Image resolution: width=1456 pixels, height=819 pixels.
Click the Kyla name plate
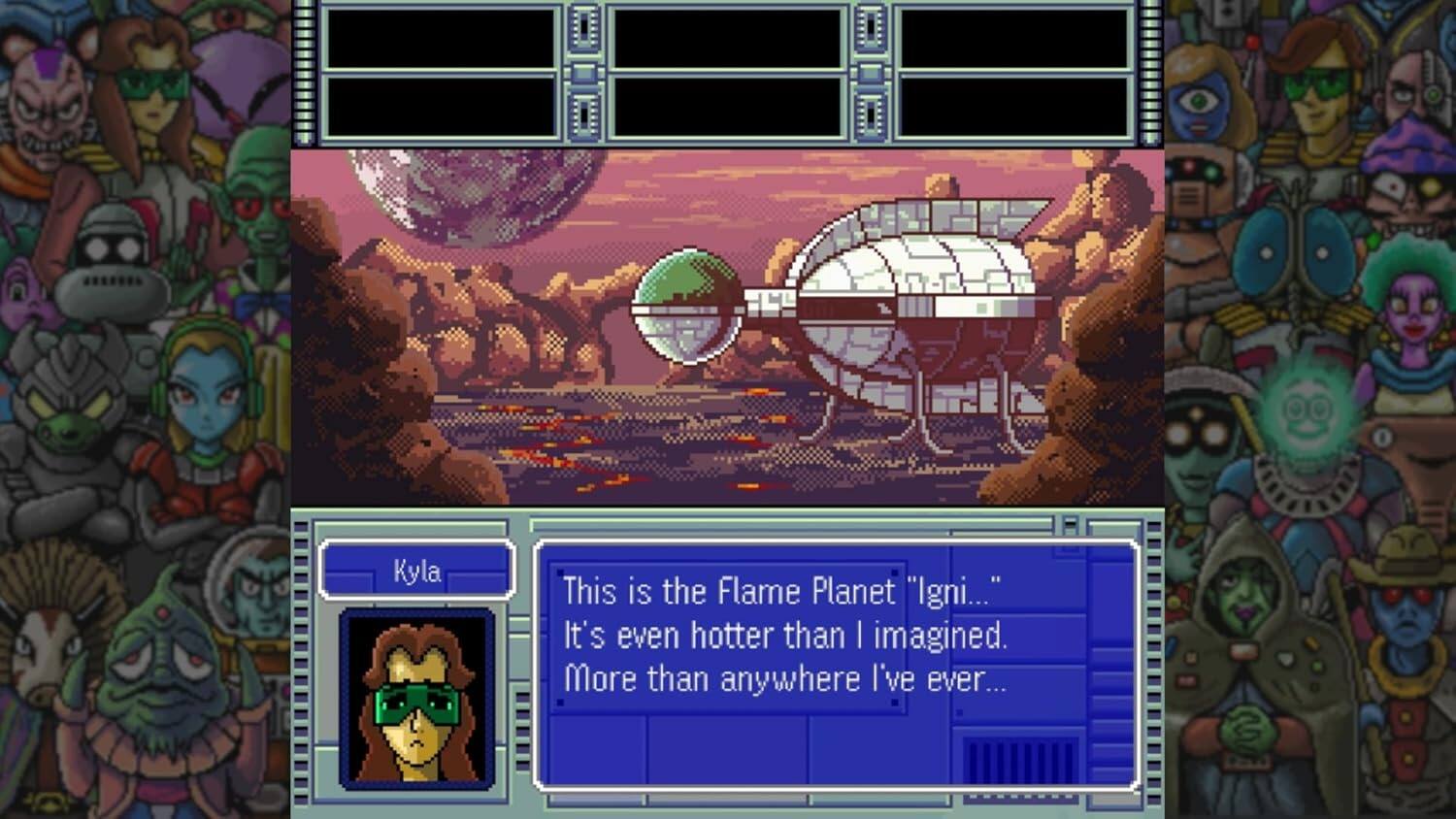click(415, 571)
